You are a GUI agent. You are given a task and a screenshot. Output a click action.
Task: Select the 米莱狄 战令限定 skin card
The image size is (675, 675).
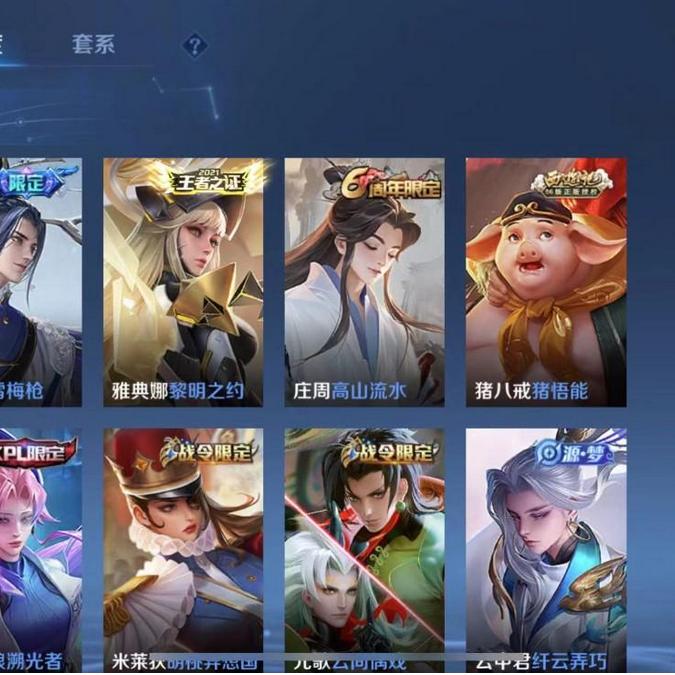pyautogui.click(x=183, y=550)
